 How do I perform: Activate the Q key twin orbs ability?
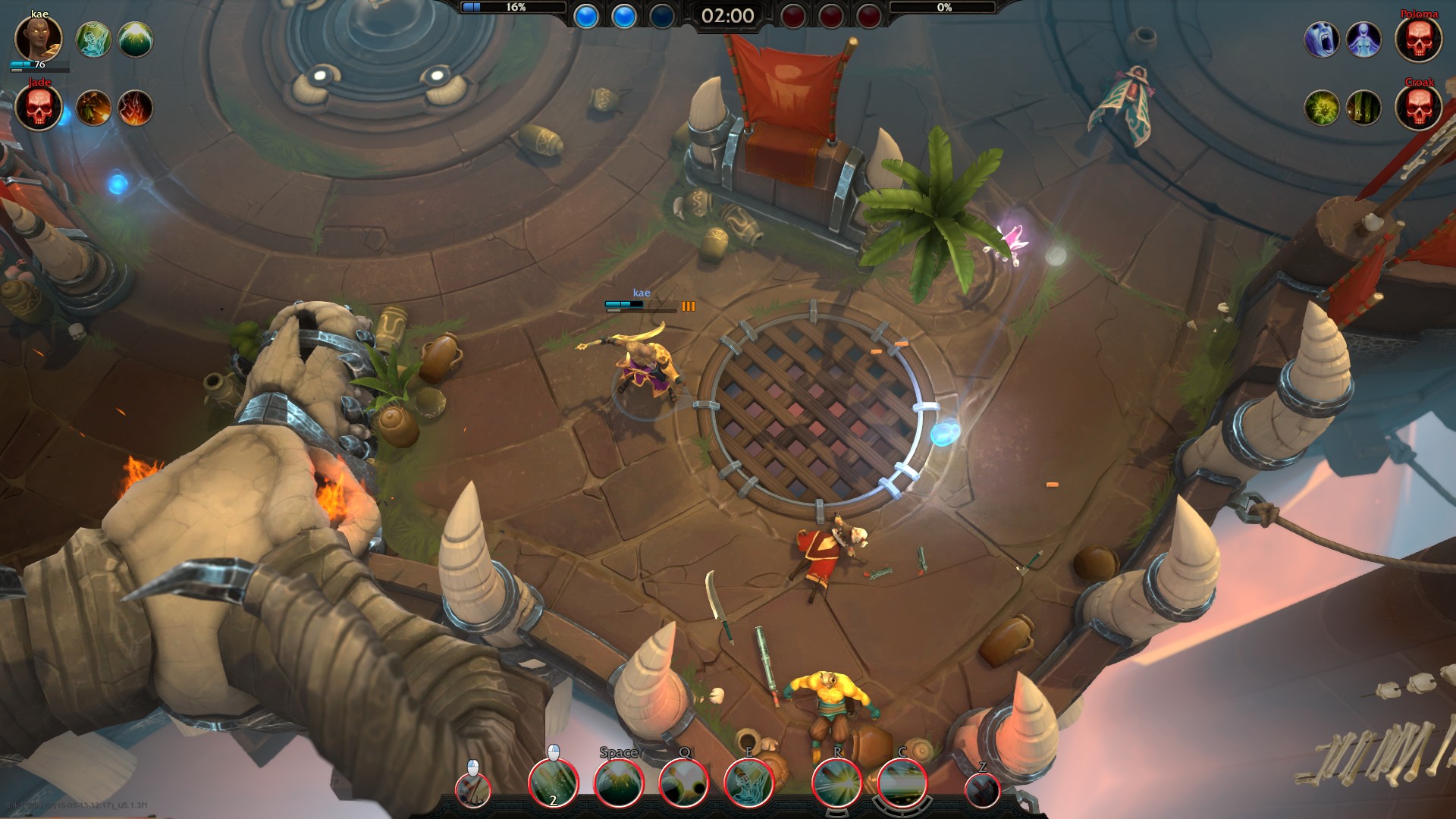point(684,783)
